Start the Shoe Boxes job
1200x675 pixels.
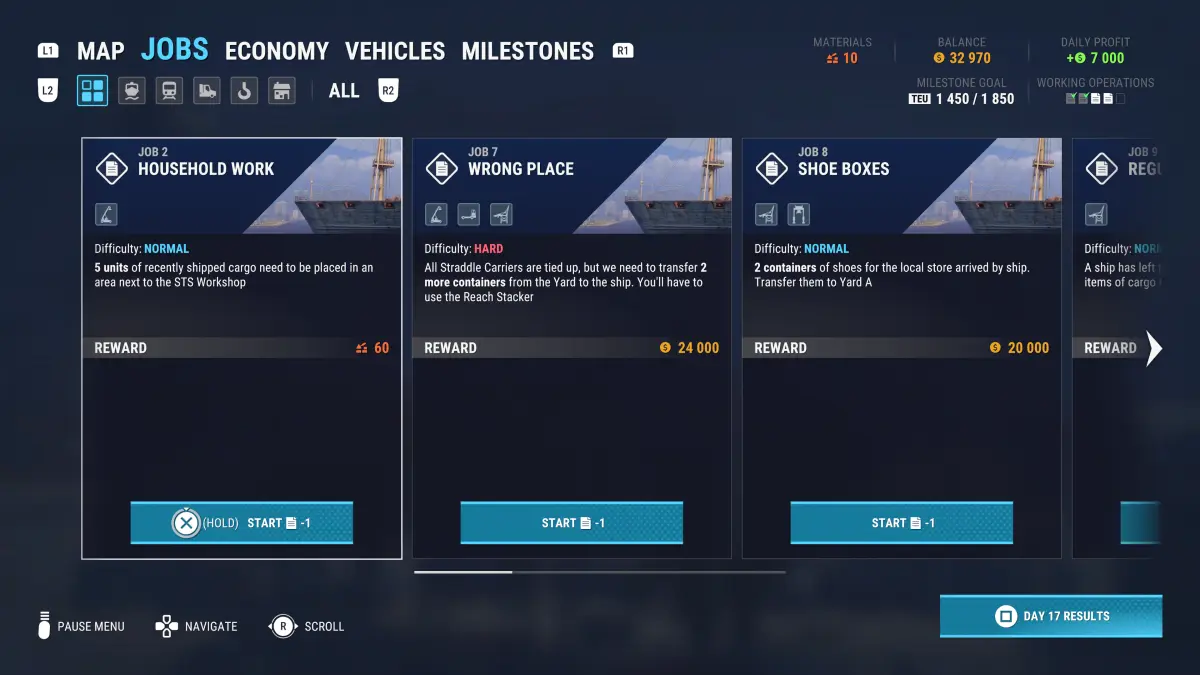click(901, 523)
